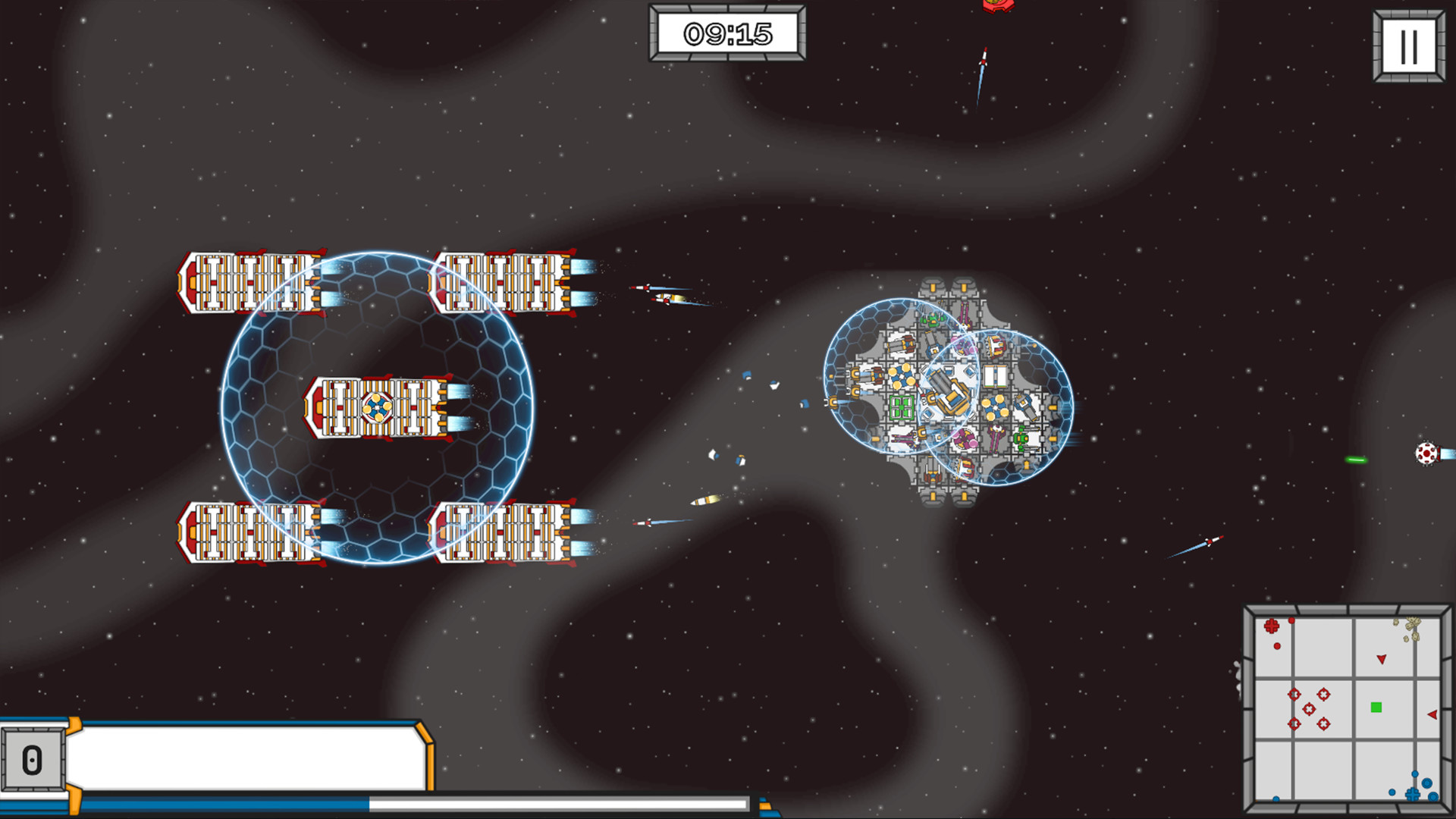Viewport: 1456px width, 819px height.
Task: Click the white open hangar bay module
Action: point(996,376)
